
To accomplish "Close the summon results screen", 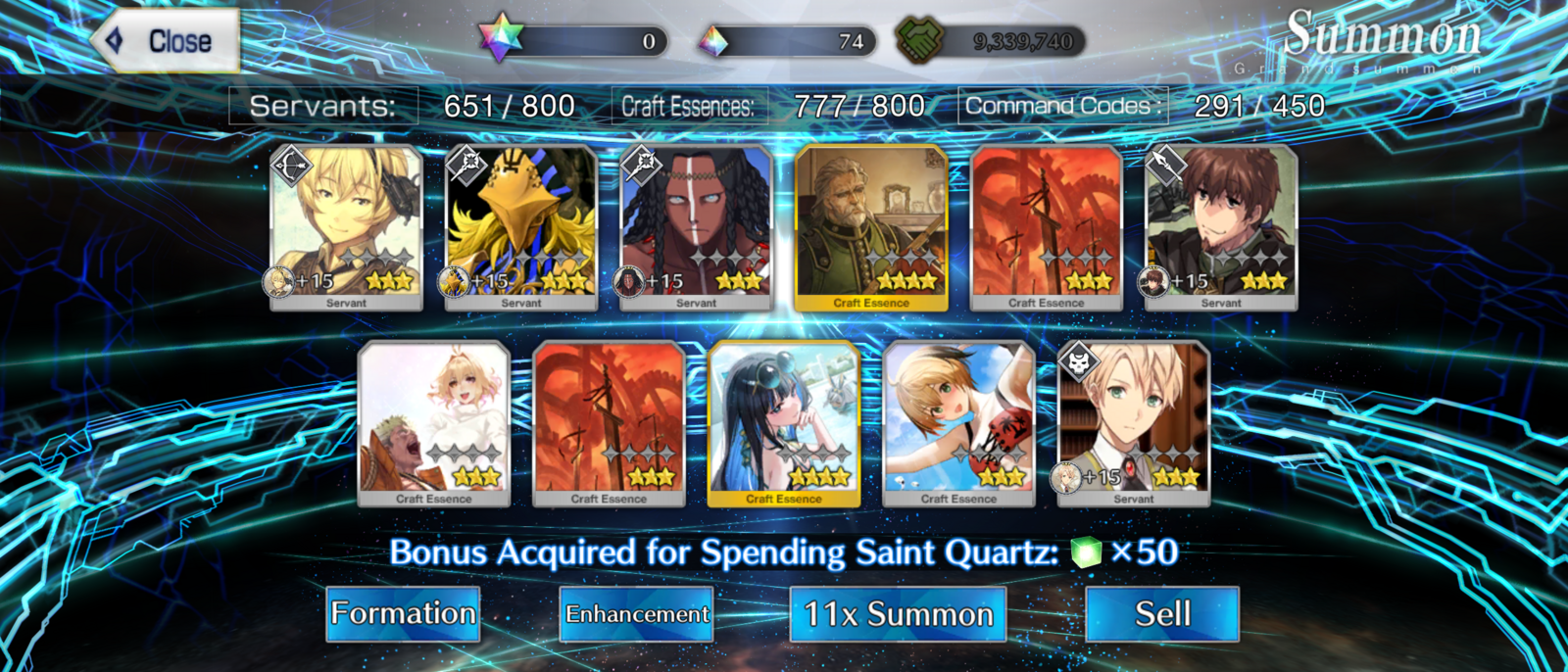I will [167, 41].
